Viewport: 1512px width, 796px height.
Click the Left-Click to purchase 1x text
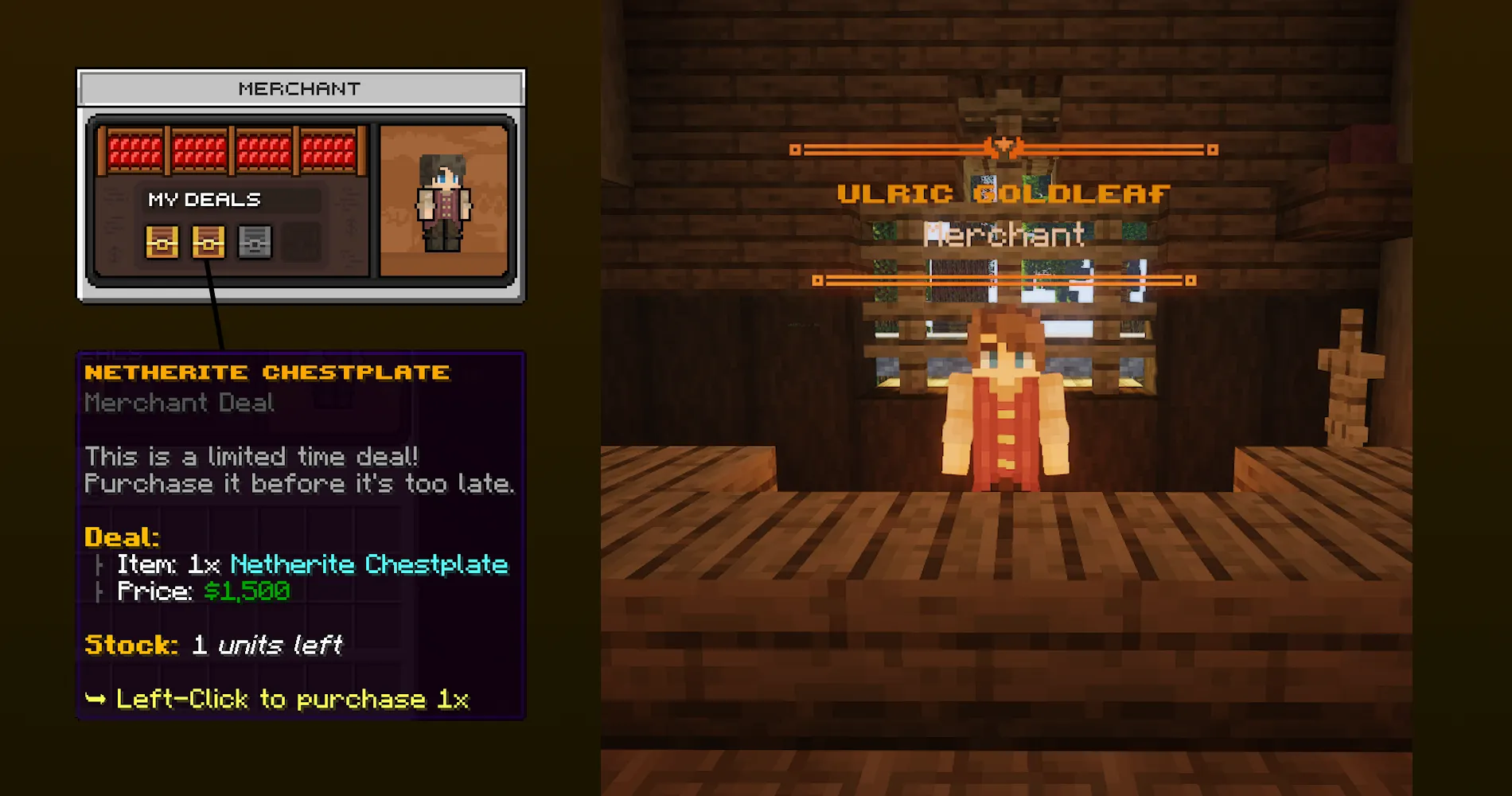(x=294, y=698)
